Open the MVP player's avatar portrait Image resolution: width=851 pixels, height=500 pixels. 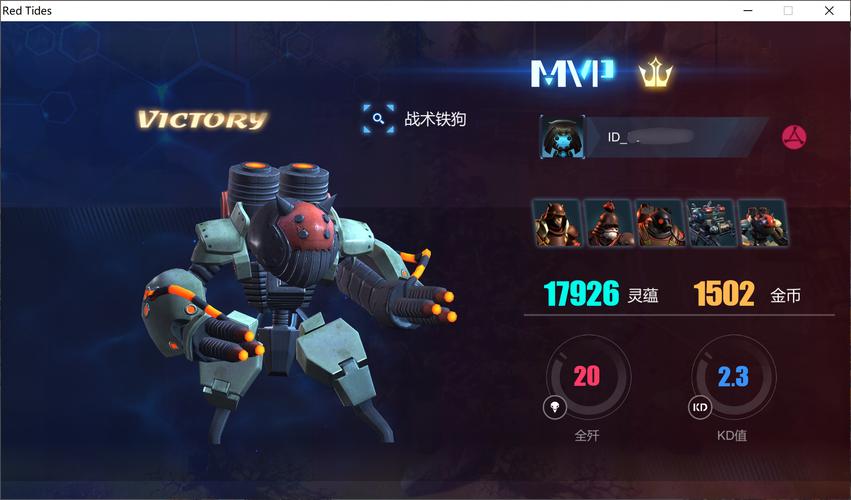(562, 137)
